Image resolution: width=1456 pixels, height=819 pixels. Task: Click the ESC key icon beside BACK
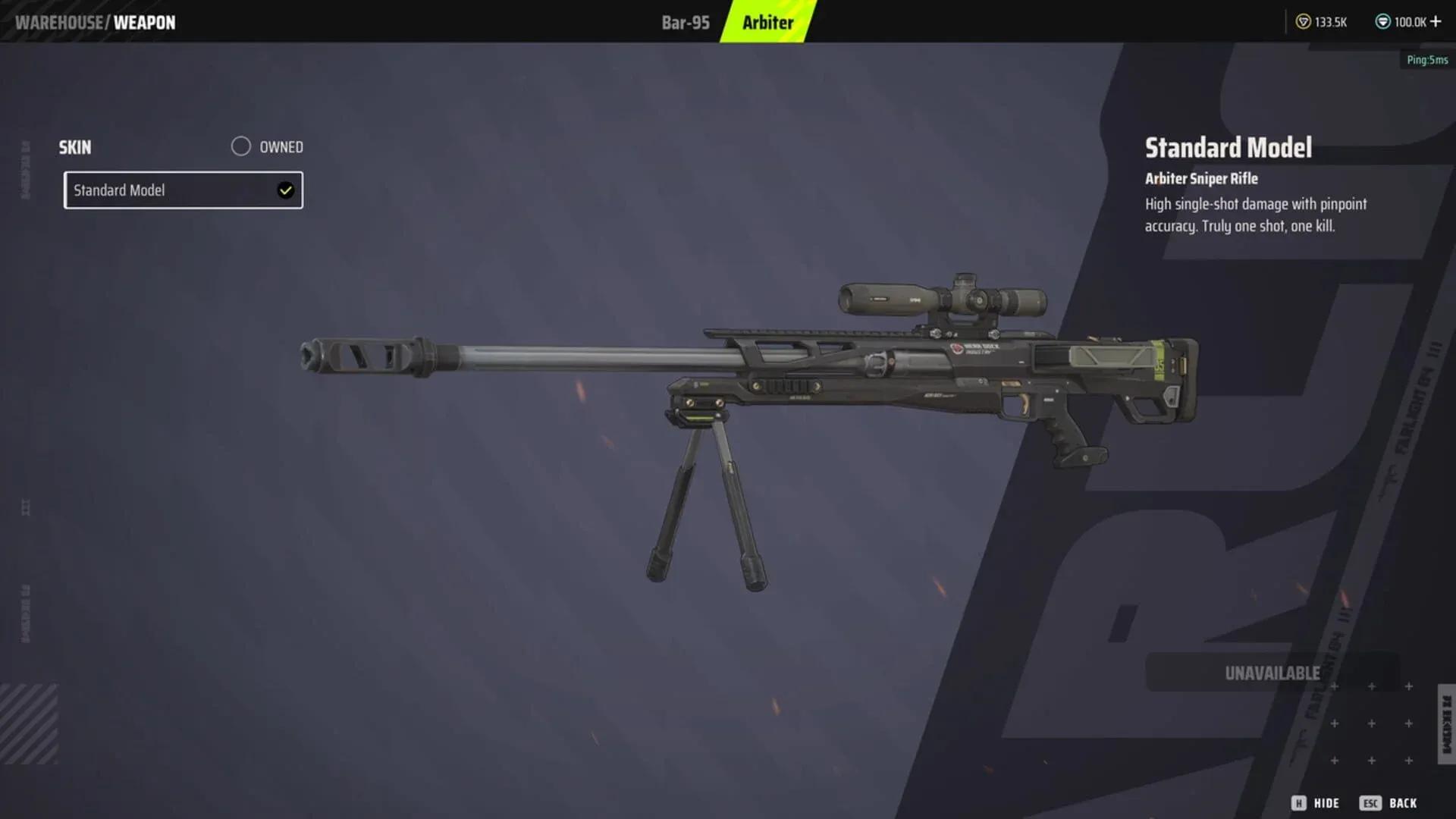point(1371,802)
